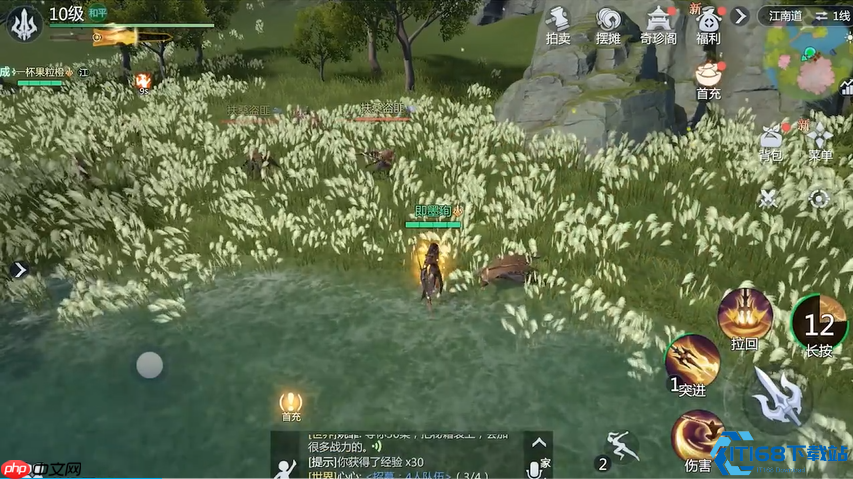Open the 江南道 minimap

[x=807, y=60]
